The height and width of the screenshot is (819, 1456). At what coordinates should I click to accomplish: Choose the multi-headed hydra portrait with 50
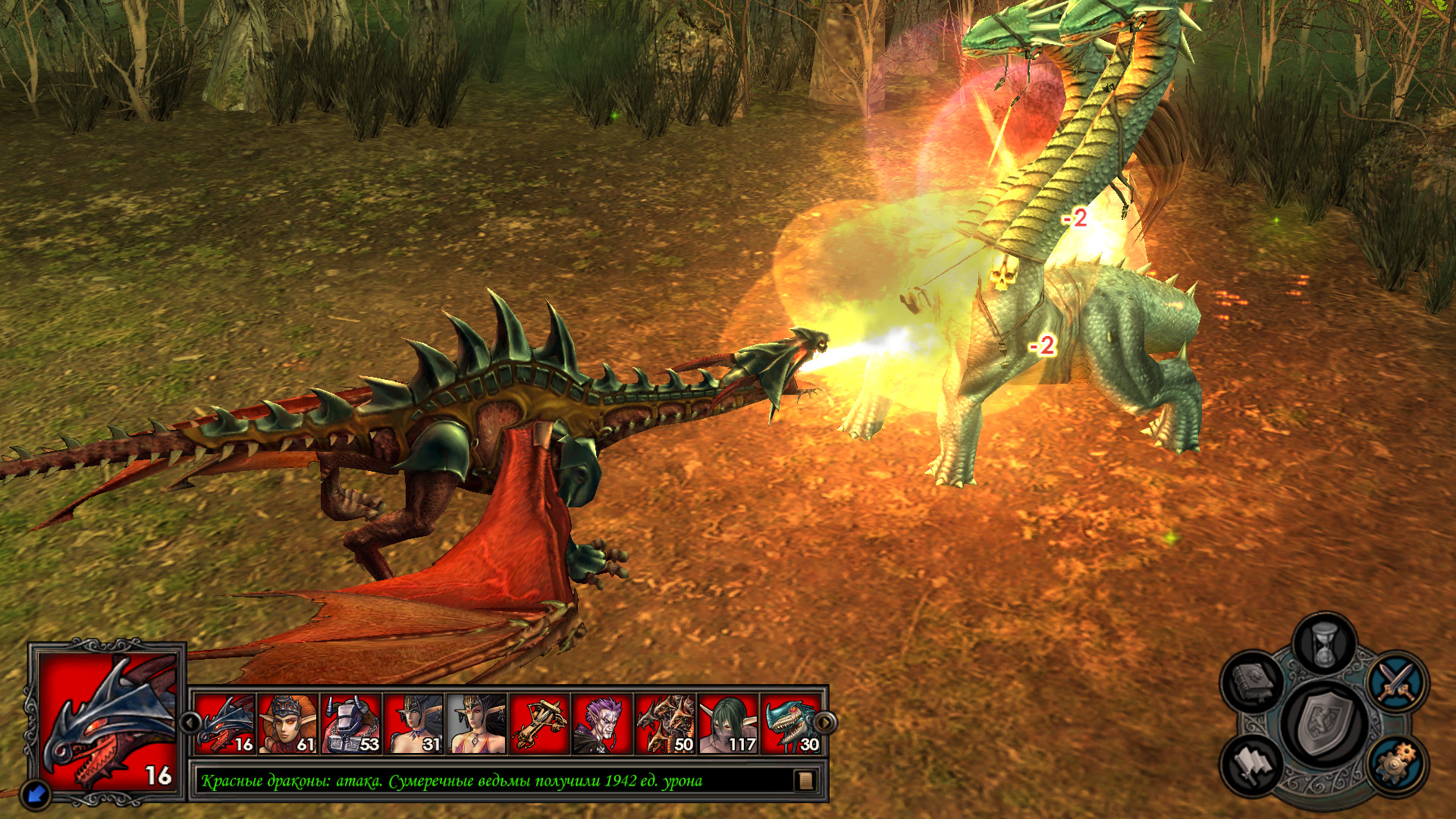point(665,724)
